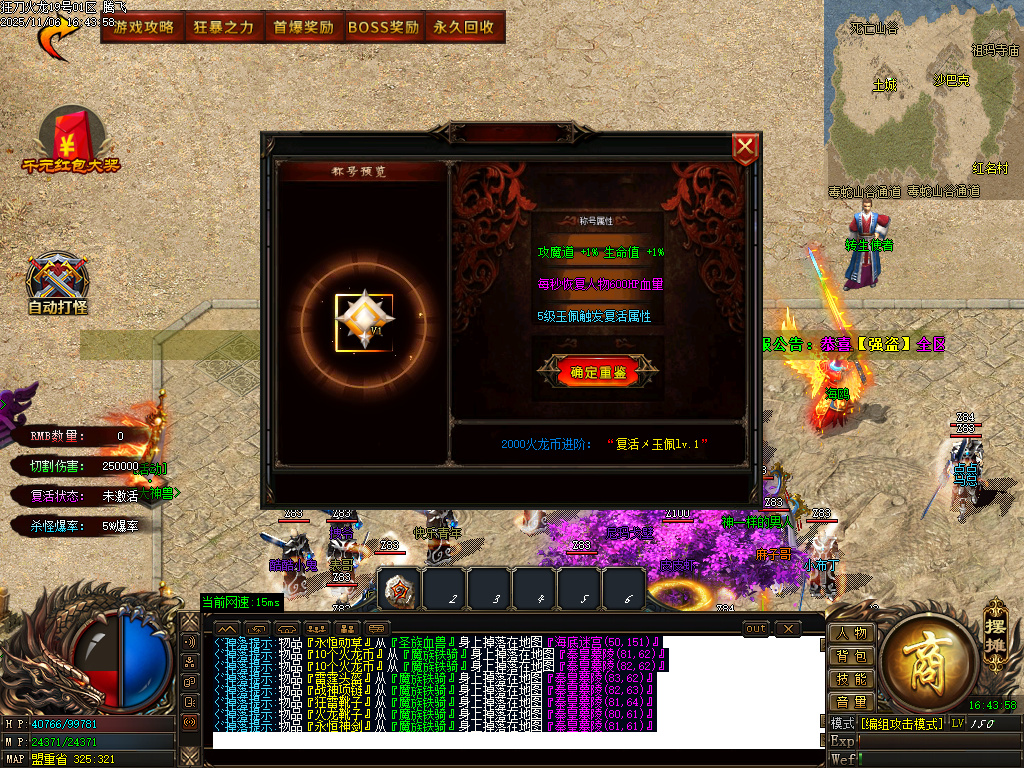Viewport: 1024px width, 768px height.
Task: Open the 游戏攻略 game guide menu
Action: click(x=144, y=27)
